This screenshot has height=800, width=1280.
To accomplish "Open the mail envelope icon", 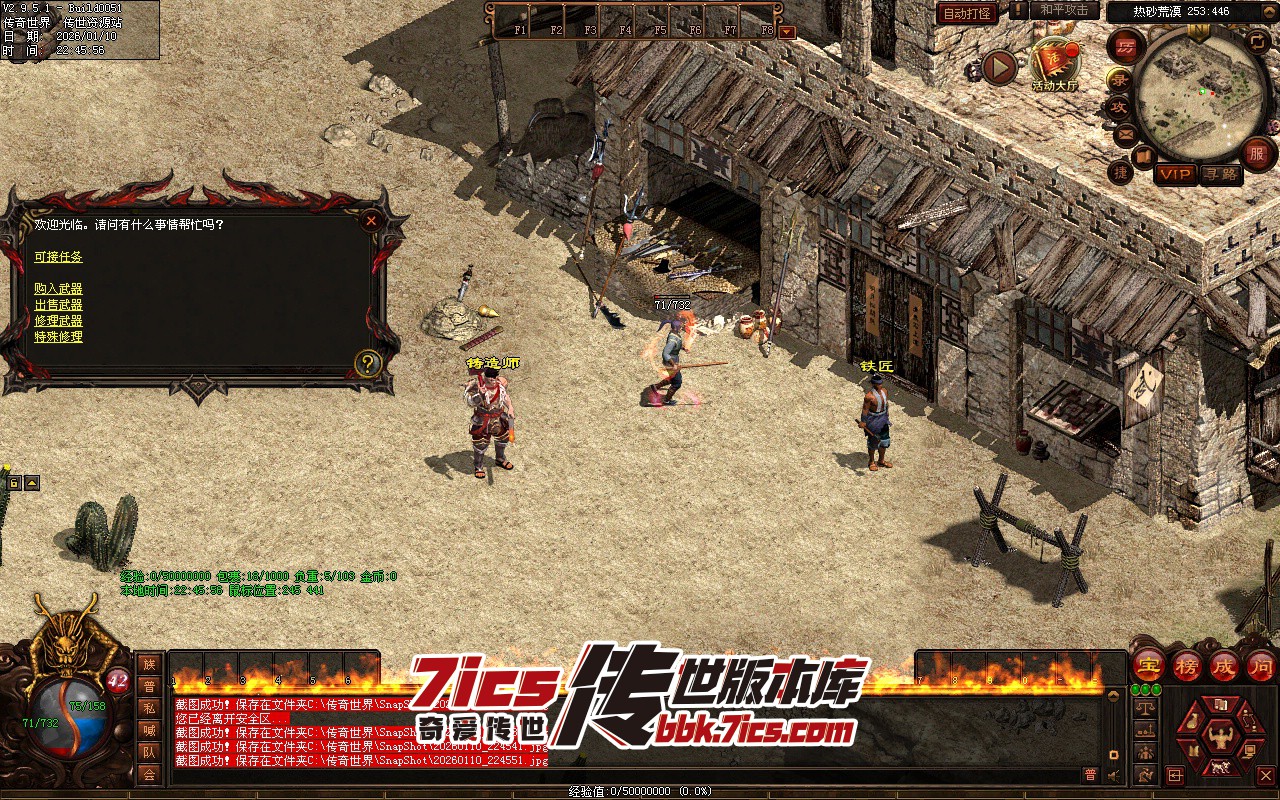I will (x=1126, y=133).
